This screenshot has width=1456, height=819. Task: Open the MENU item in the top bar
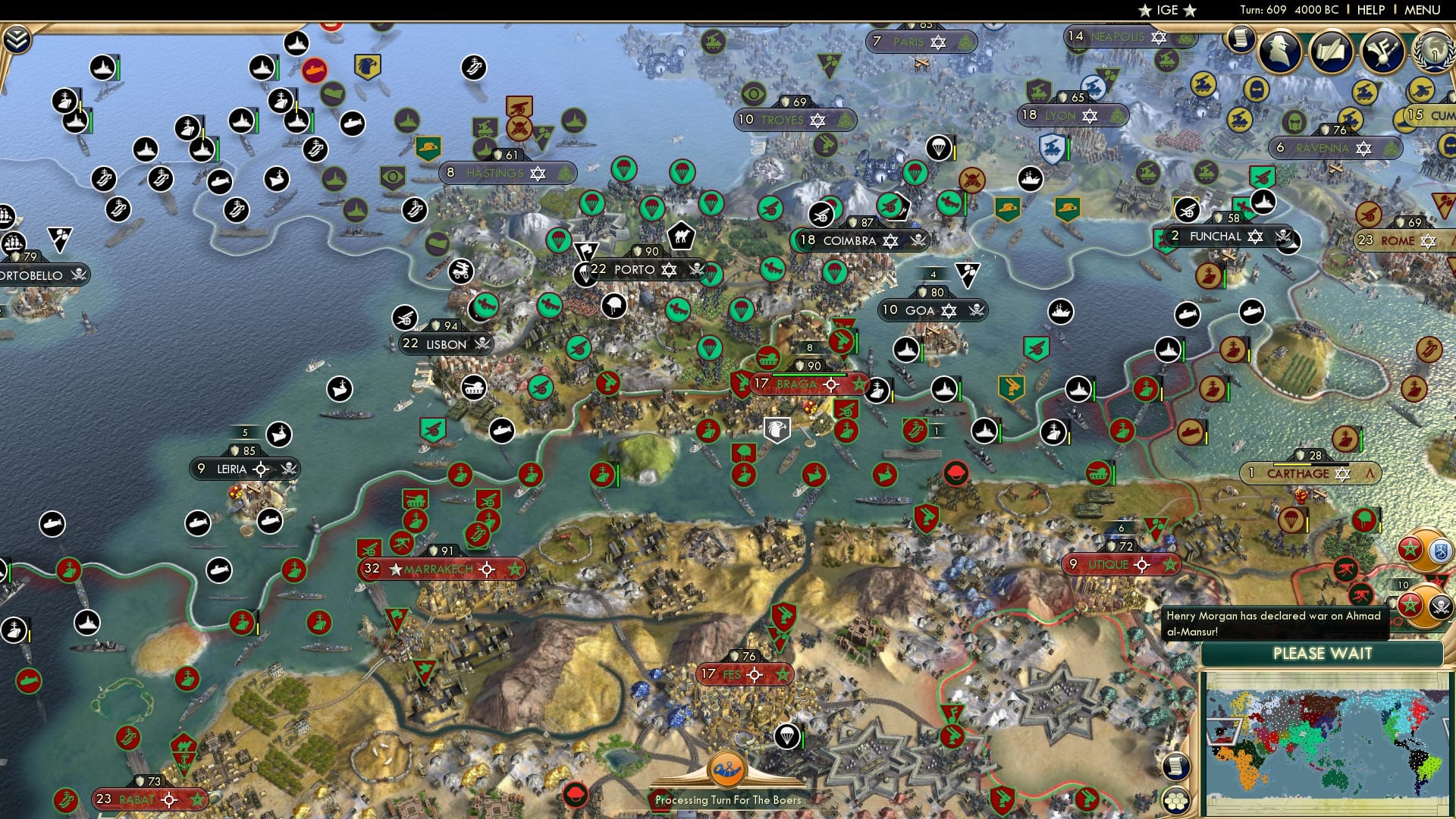1424,9
